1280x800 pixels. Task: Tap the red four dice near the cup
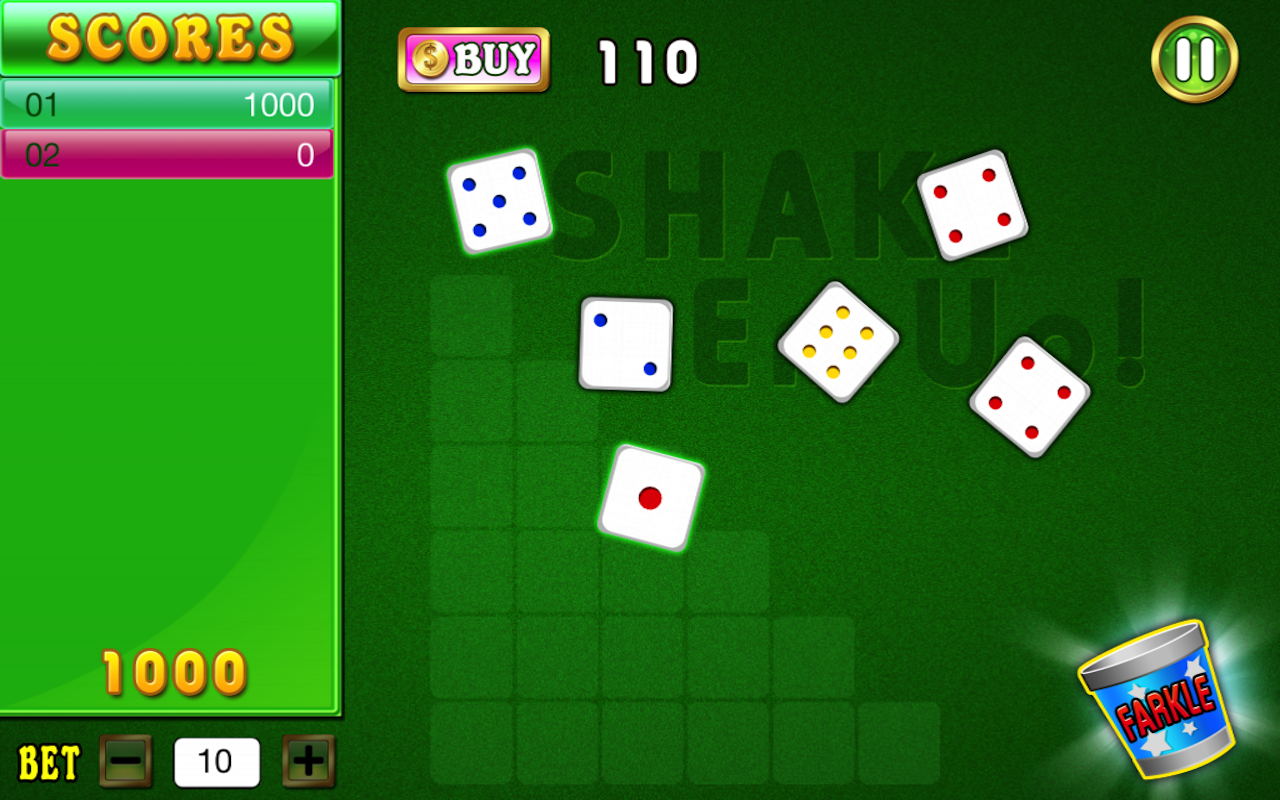[1029, 396]
